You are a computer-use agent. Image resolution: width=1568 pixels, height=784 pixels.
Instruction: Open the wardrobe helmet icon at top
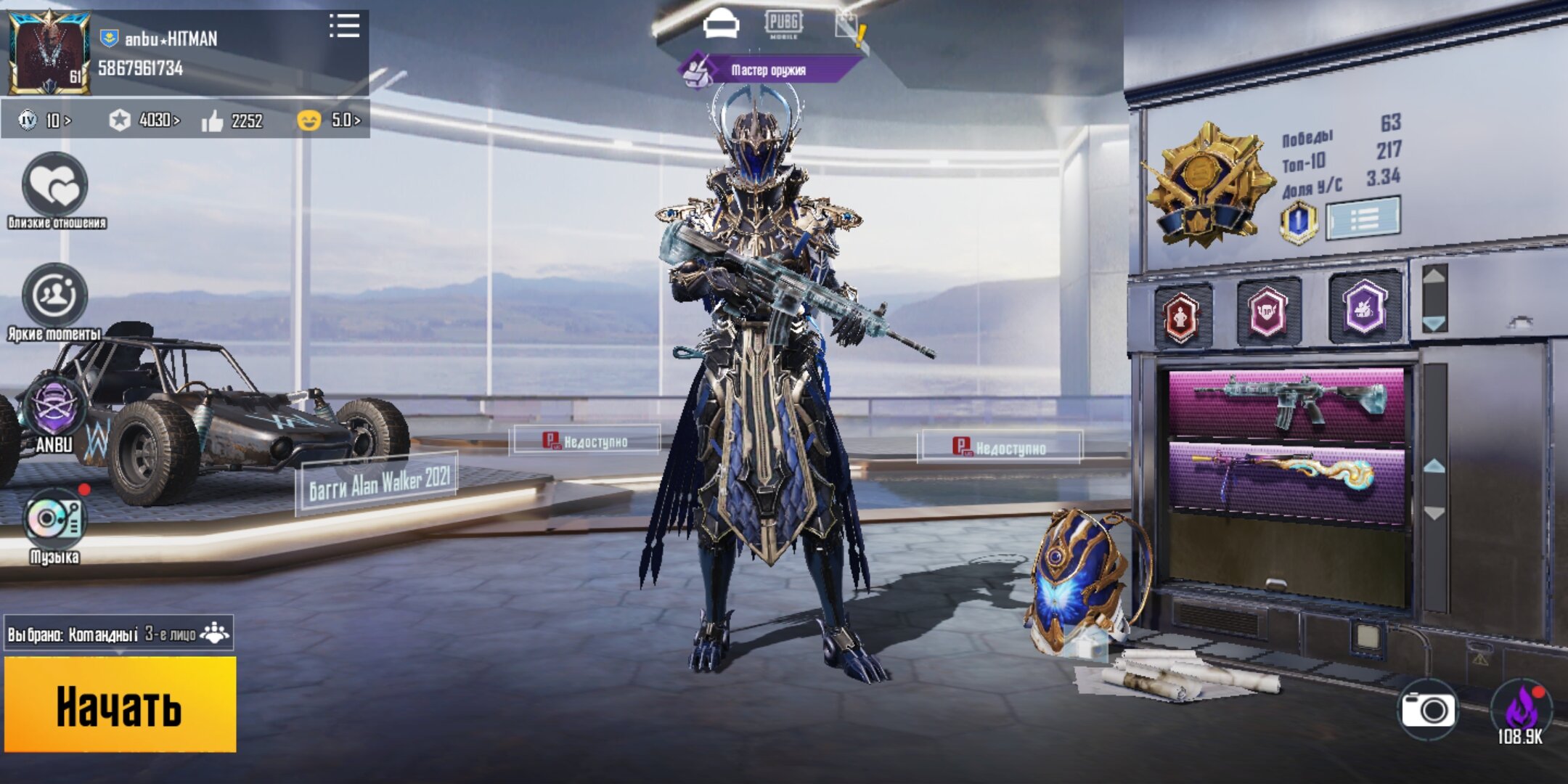tap(720, 25)
